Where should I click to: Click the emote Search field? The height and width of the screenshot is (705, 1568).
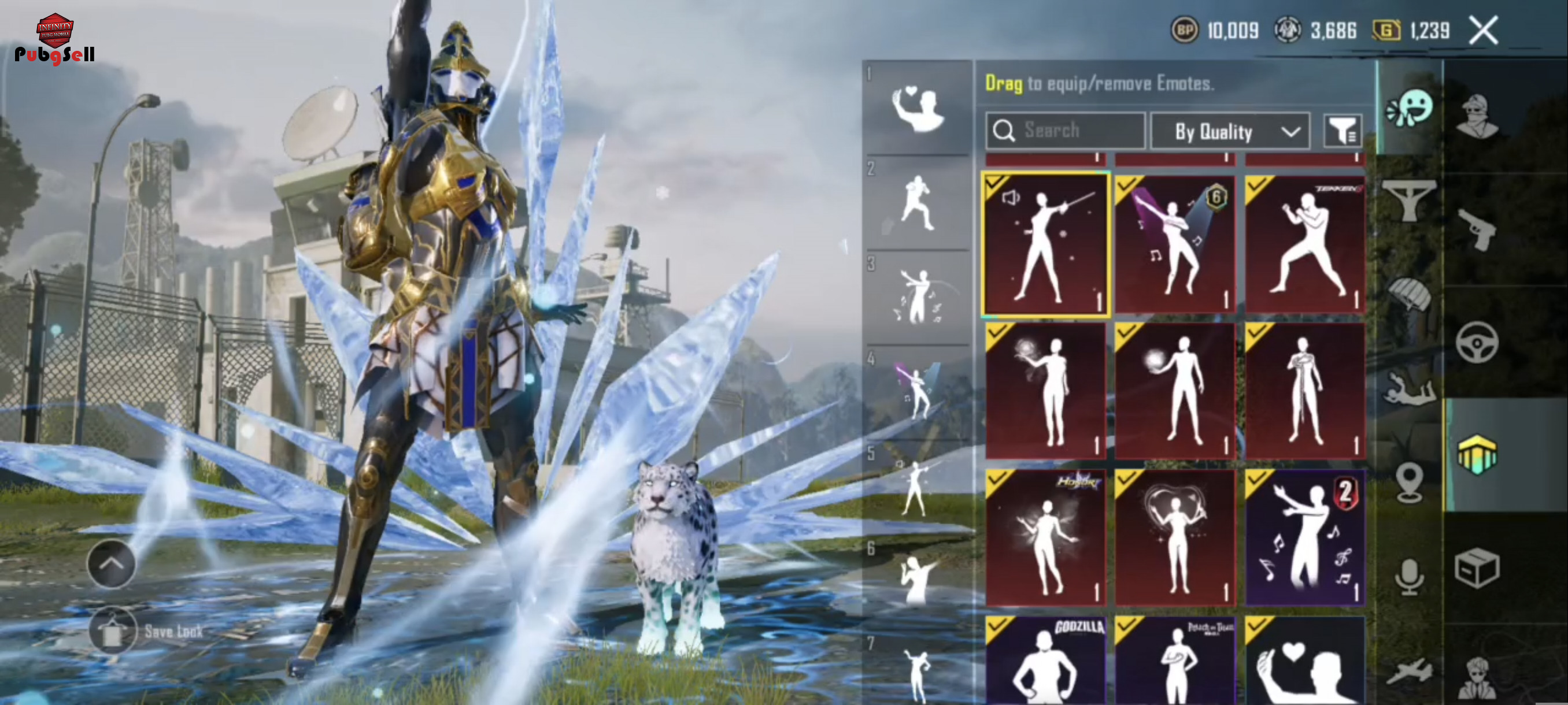tap(1065, 131)
